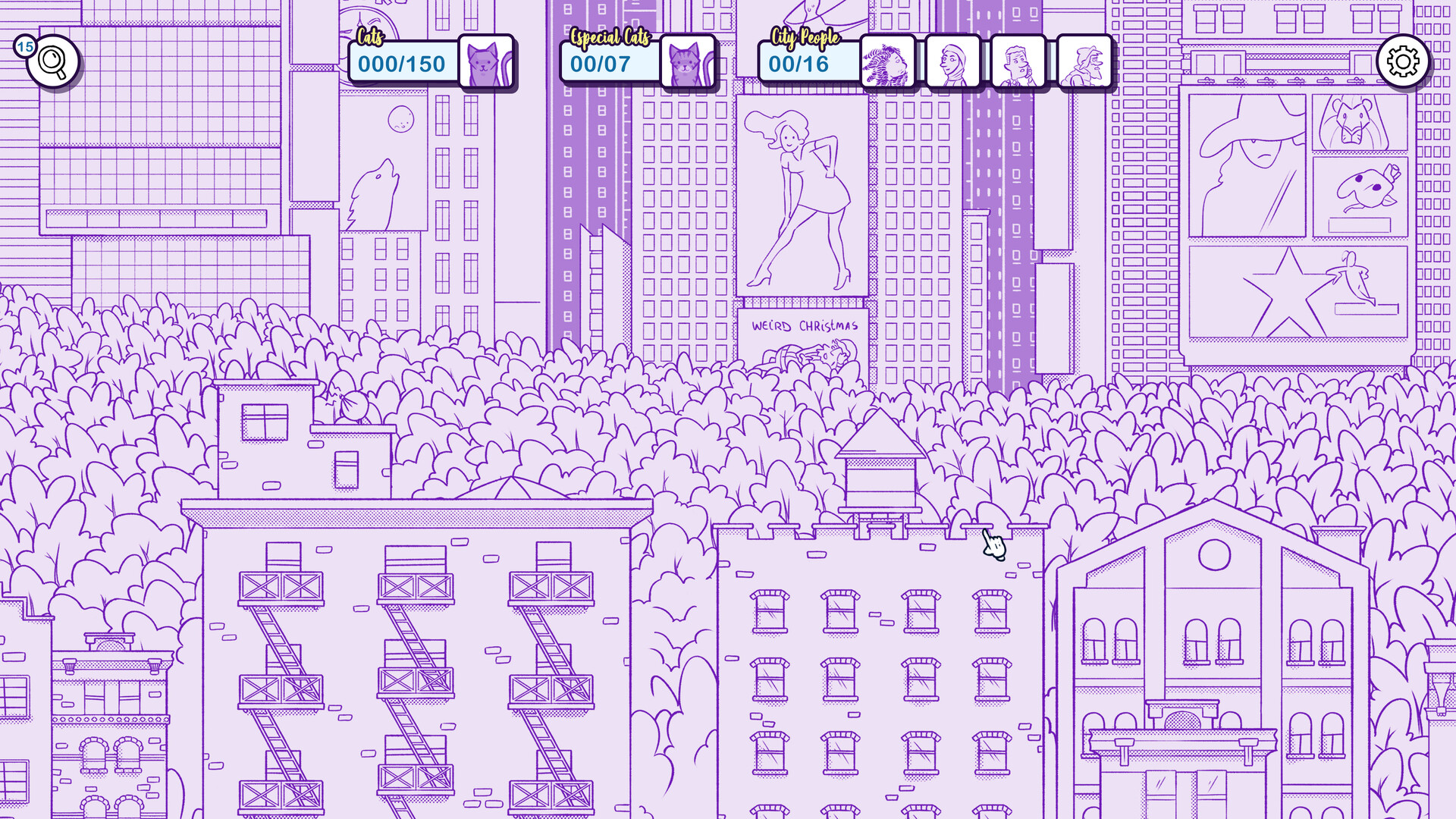Select the man on phone portrait
The width and height of the screenshot is (1456, 819).
1018,62
